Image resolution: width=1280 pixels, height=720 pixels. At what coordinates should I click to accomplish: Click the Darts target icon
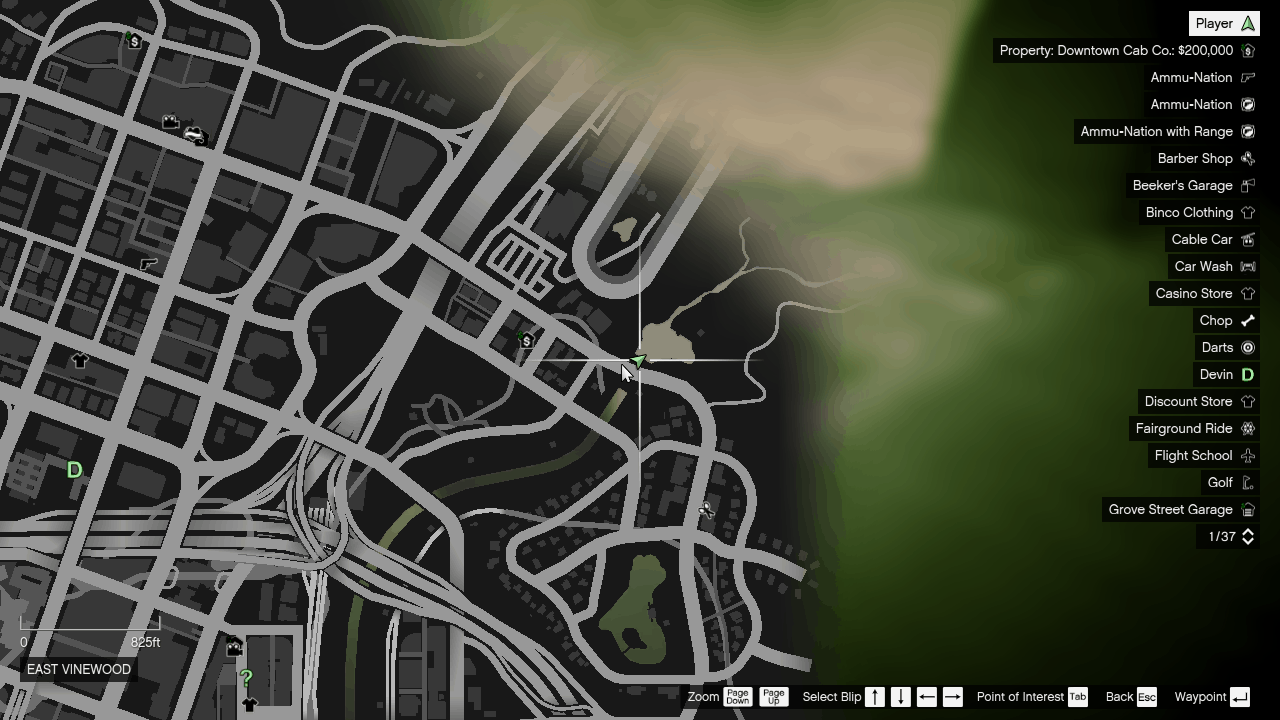click(x=1247, y=347)
